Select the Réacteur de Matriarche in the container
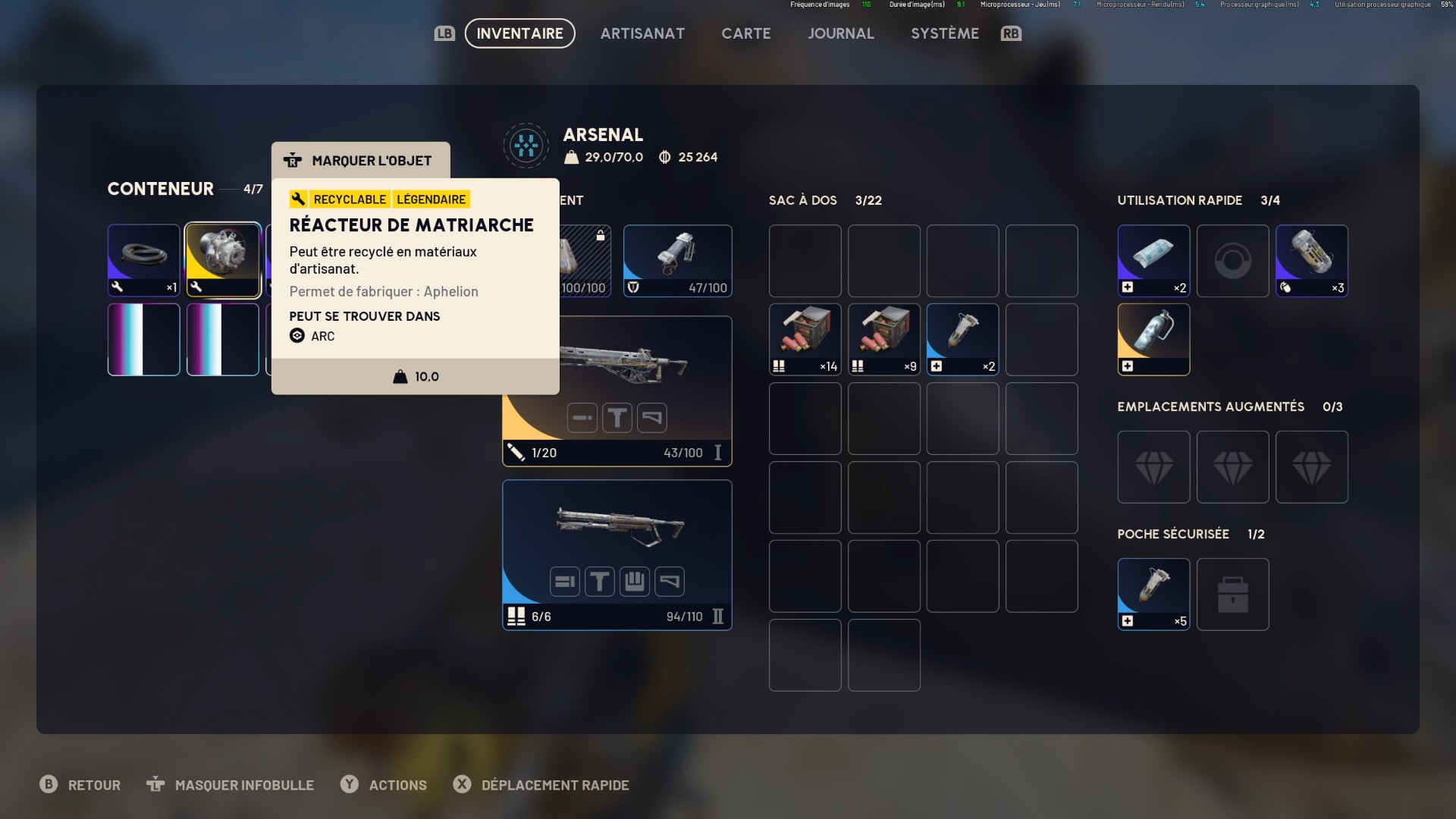The height and width of the screenshot is (819, 1456). [222, 259]
